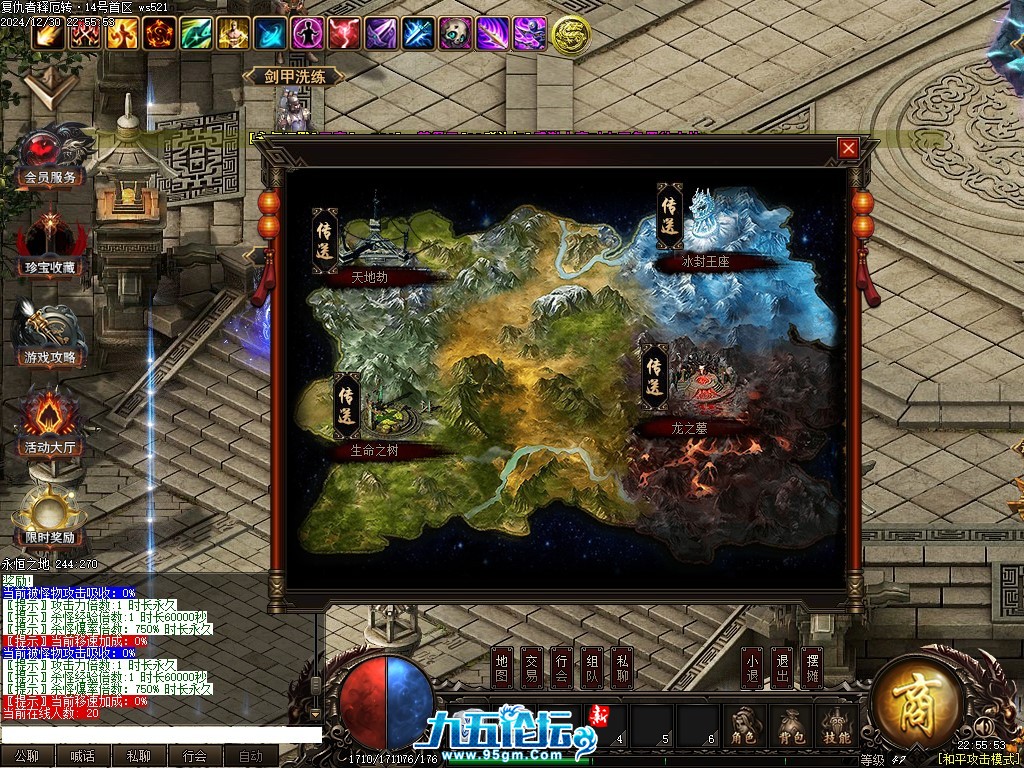Teleport to 冰封王座 on the map
The height and width of the screenshot is (768, 1024).
point(670,216)
